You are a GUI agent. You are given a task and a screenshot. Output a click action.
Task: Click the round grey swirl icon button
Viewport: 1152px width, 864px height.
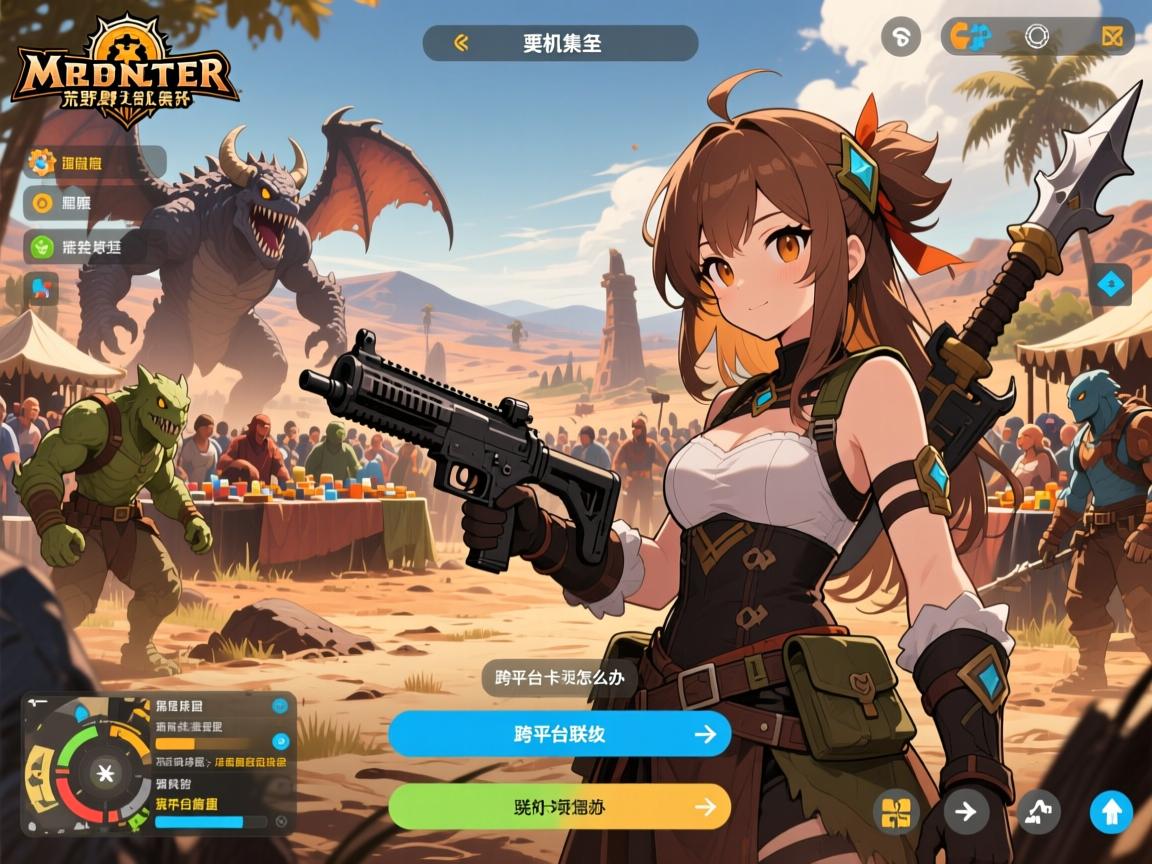900,37
